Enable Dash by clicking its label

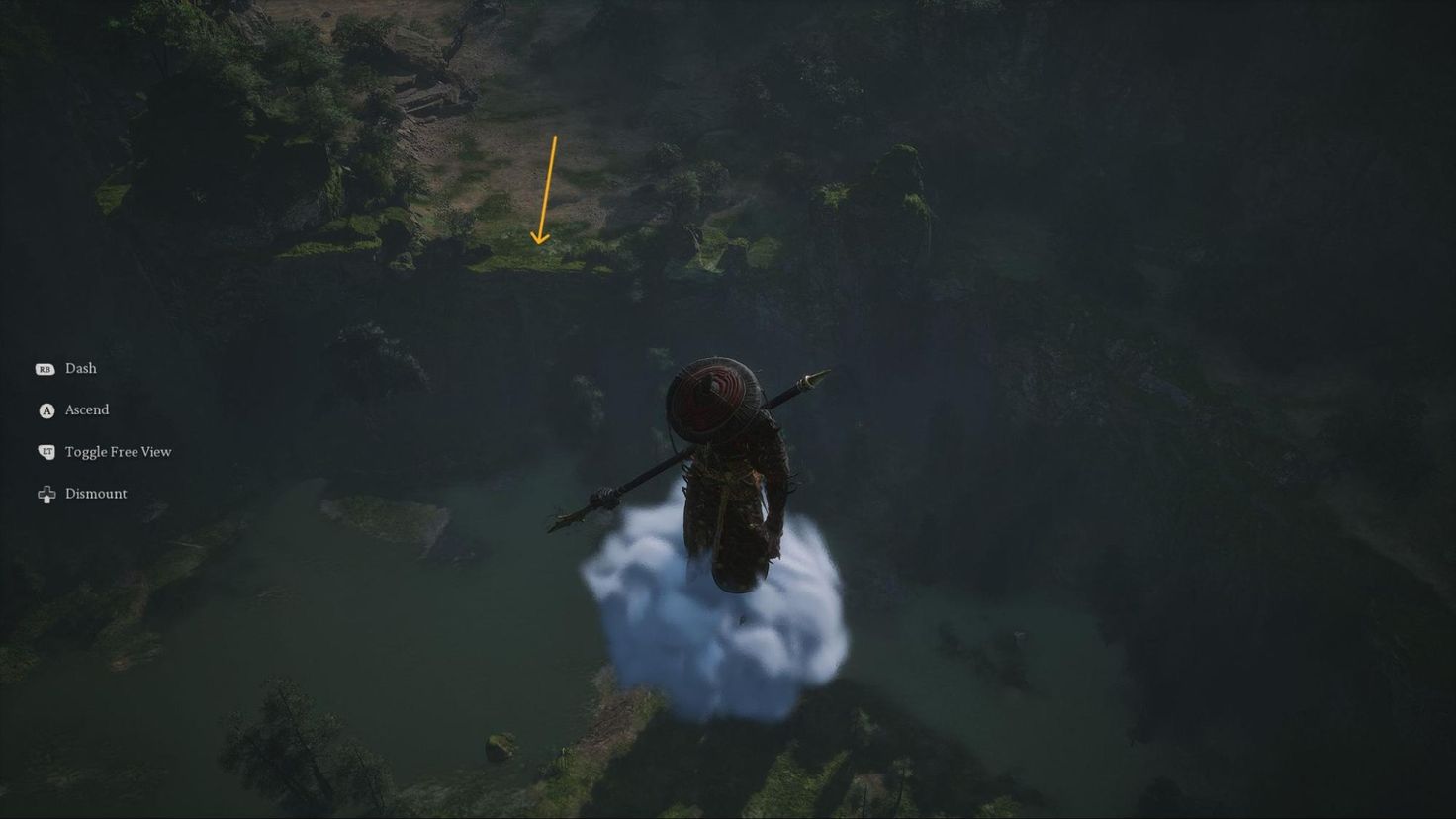[80, 368]
